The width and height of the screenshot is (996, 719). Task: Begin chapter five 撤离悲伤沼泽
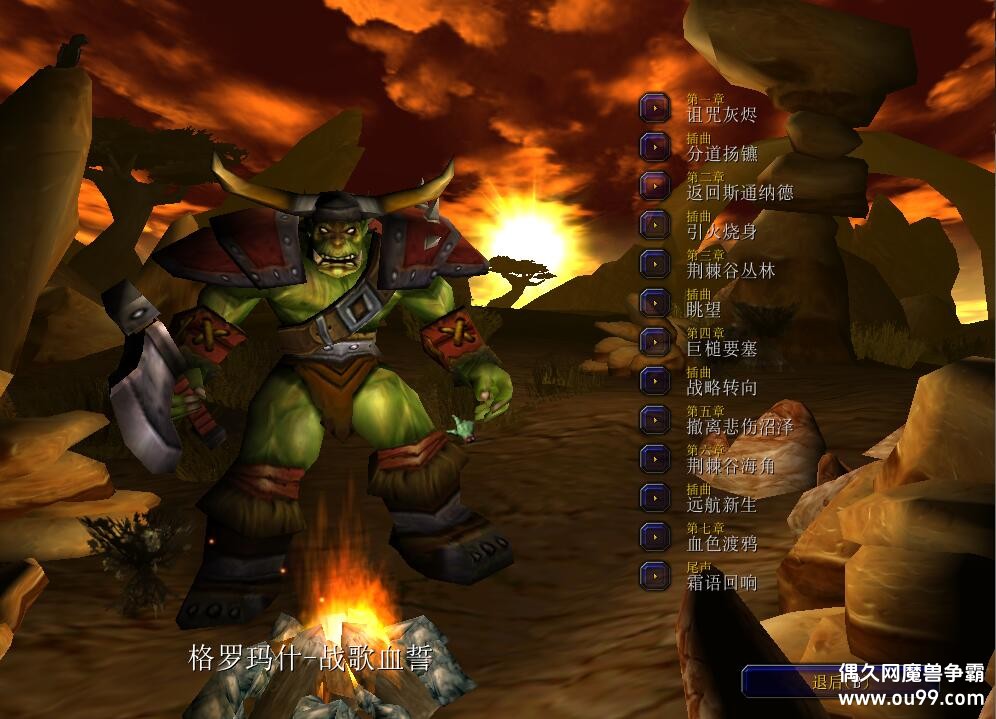click(655, 420)
